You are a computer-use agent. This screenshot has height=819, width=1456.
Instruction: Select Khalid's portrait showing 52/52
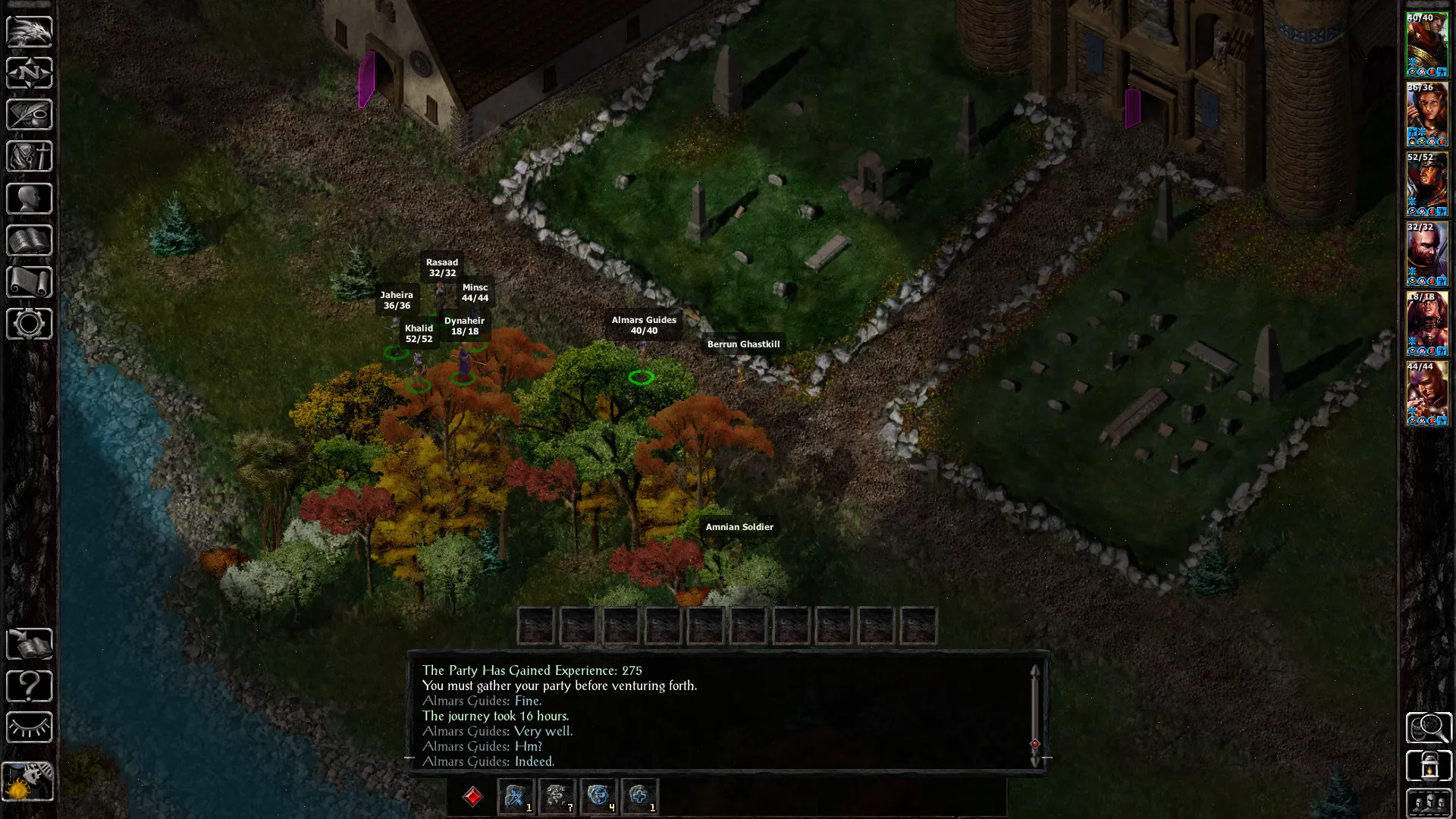(1427, 184)
